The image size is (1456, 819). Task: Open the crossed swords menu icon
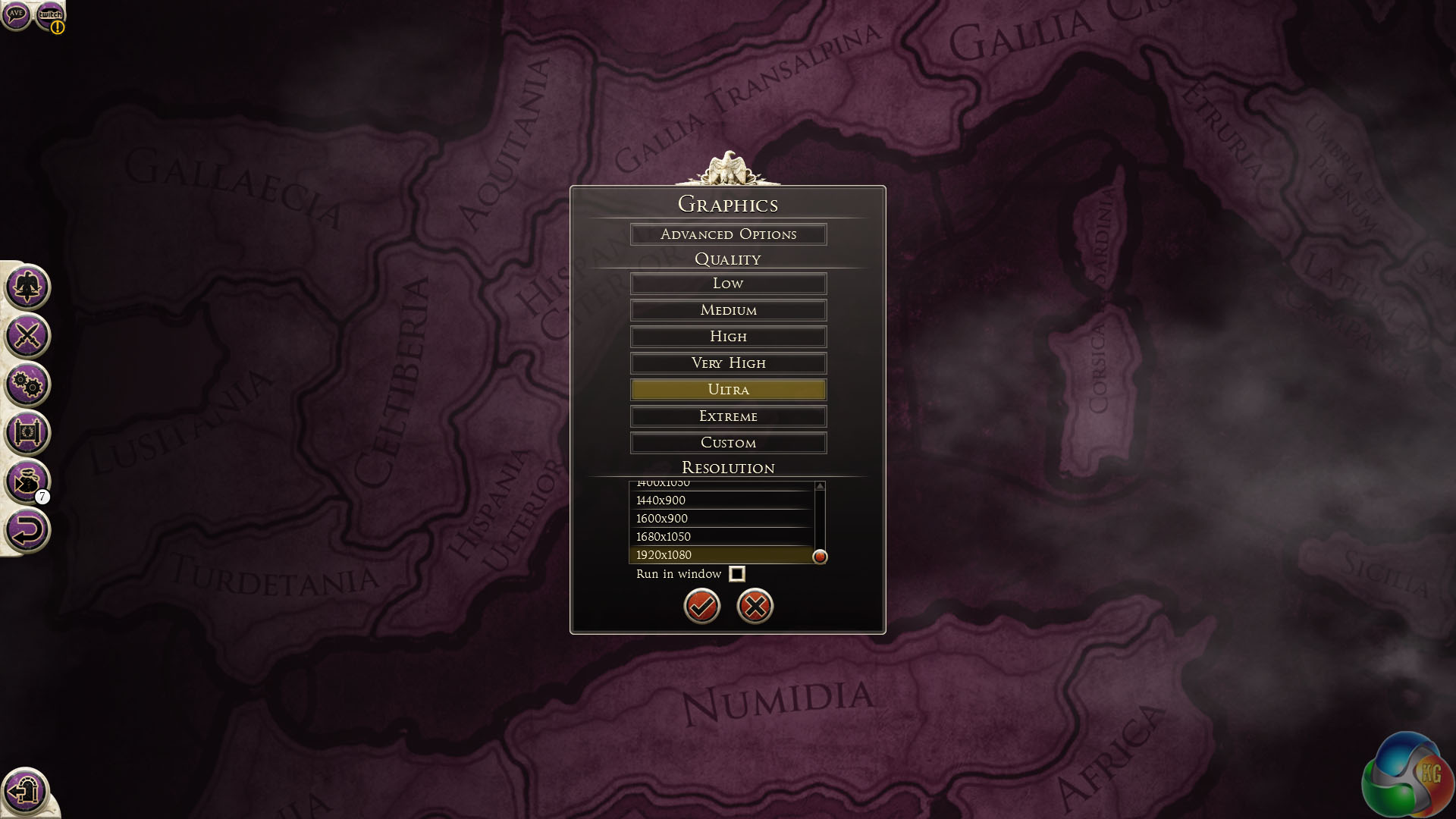[27, 335]
